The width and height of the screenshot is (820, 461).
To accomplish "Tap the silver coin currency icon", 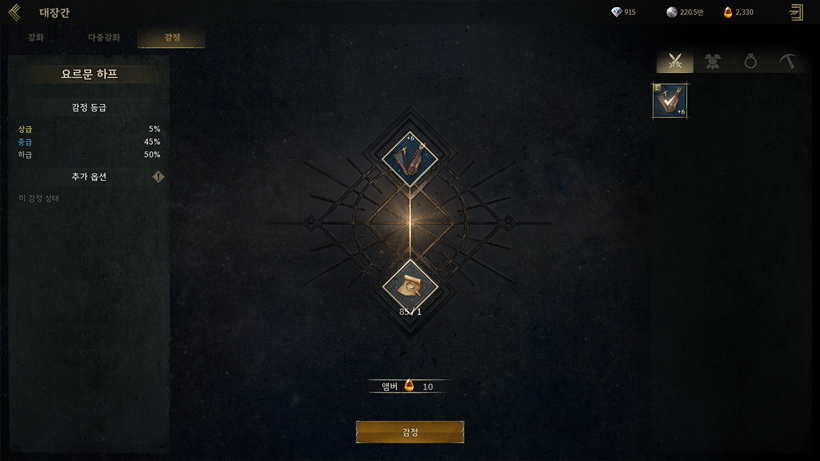I will point(671,12).
